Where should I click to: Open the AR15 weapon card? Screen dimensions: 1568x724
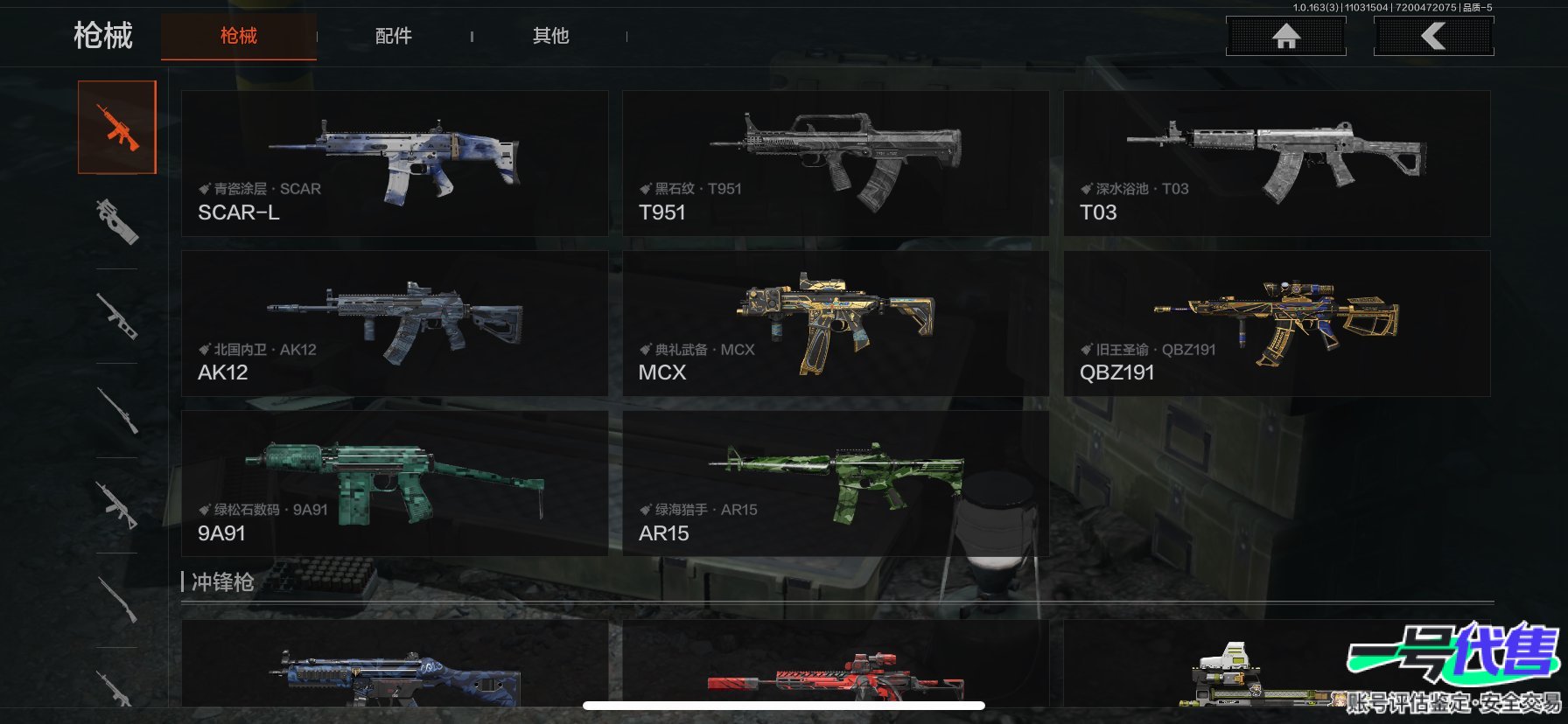coord(836,484)
